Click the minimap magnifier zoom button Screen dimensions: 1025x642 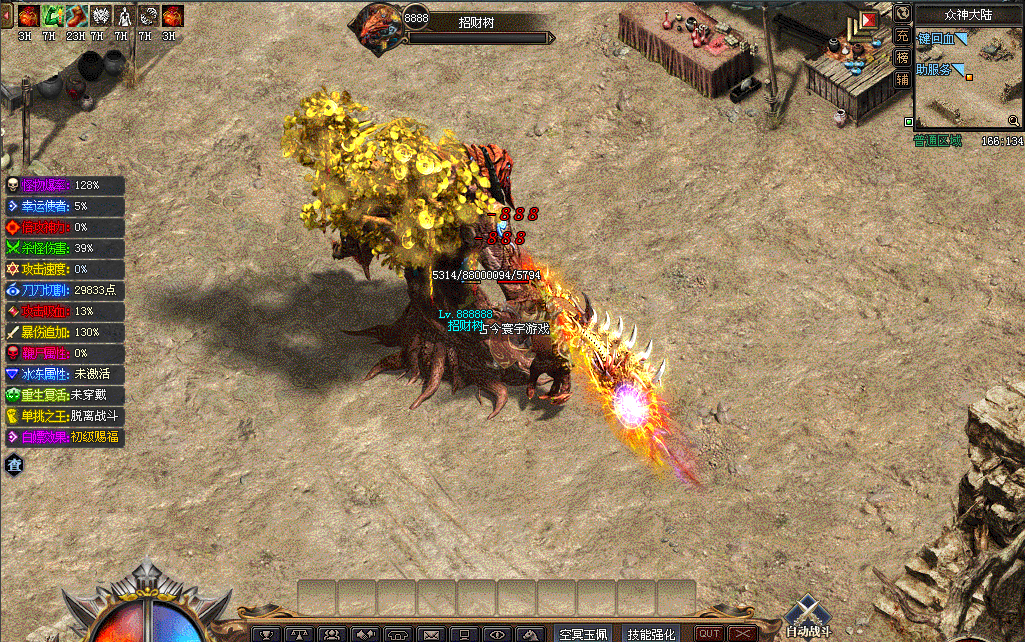tap(1013, 121)
